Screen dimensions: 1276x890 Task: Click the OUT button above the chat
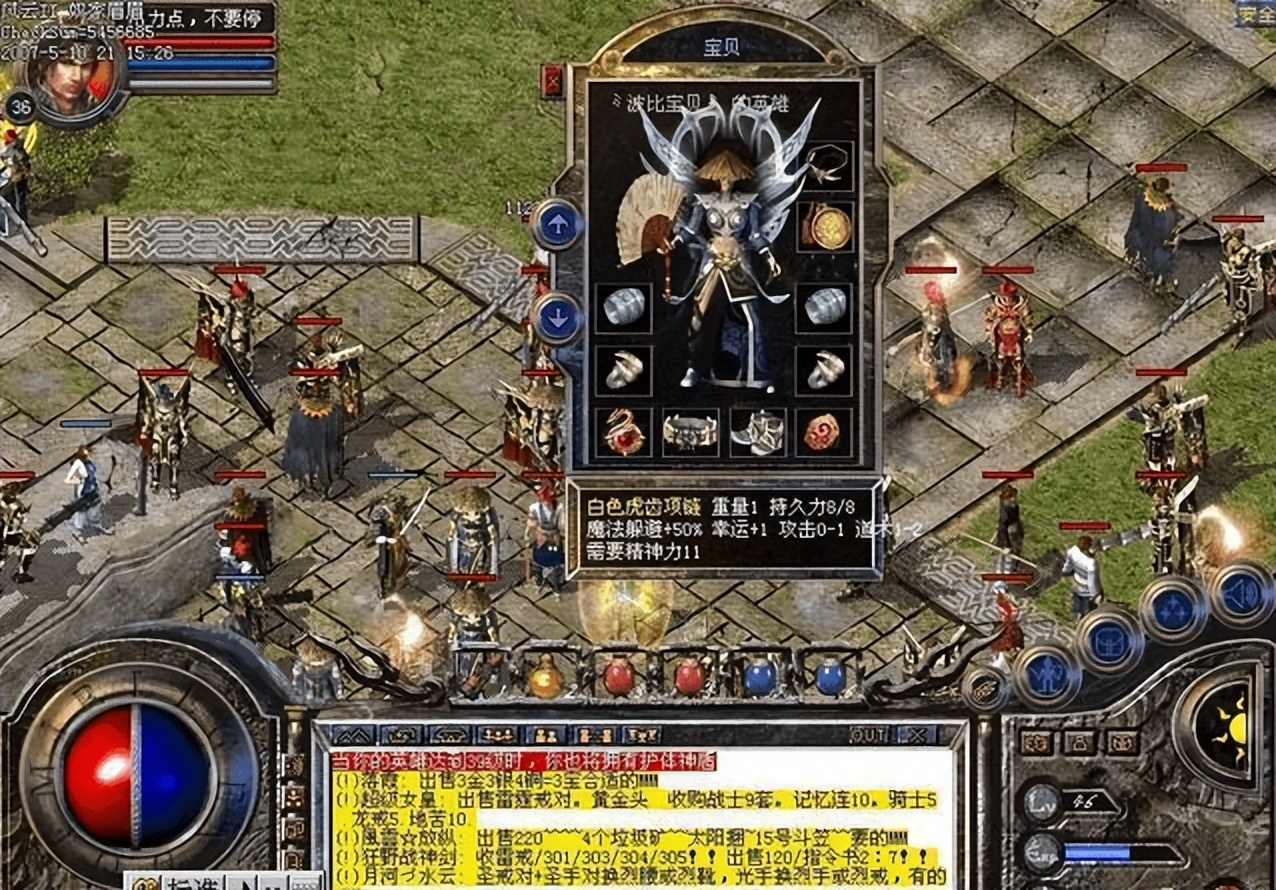(867, 735)
